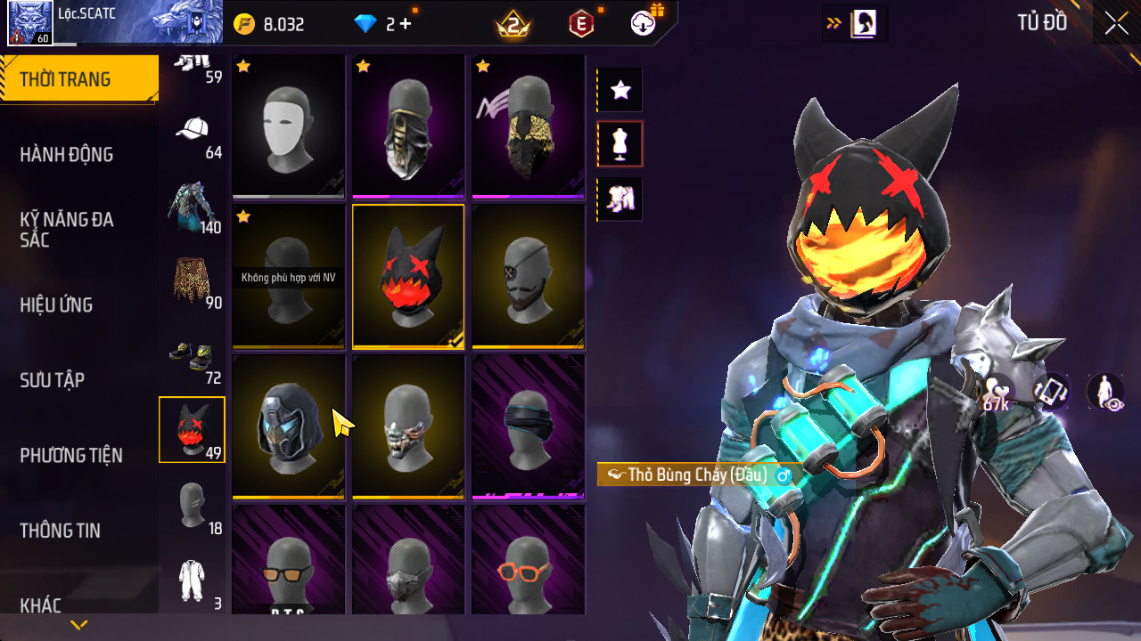Show the Thông Tin tab
The height and width of the screenshot is (641, 1141).
60,531
